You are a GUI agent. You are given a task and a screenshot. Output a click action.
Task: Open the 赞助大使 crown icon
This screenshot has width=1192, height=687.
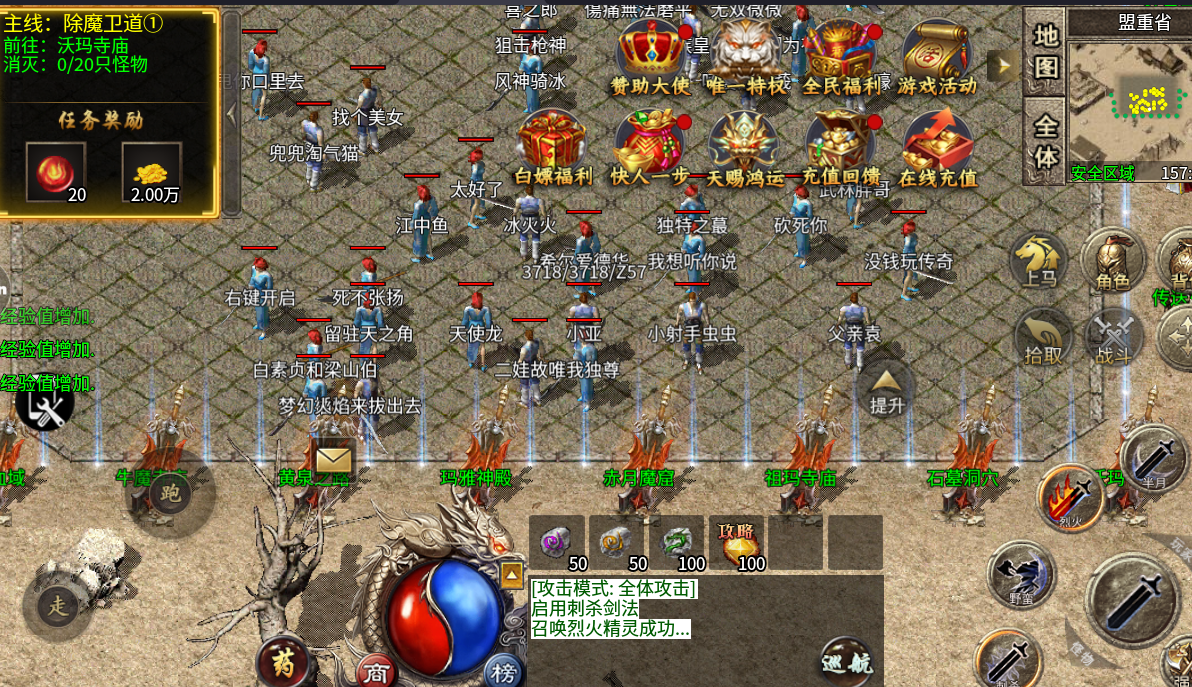(x=650, y=55)
